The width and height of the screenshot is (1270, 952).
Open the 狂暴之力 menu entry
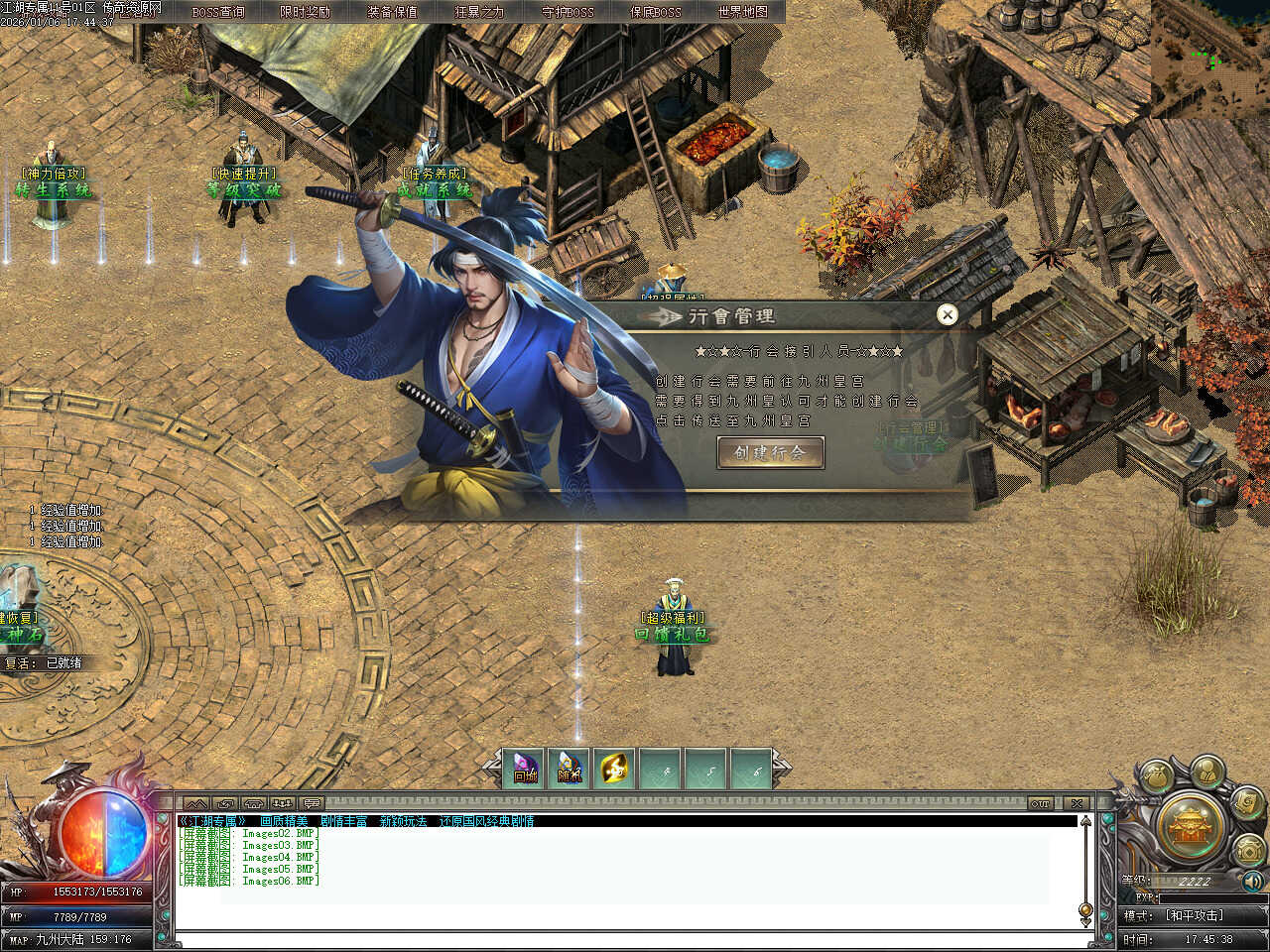point(479,12)
